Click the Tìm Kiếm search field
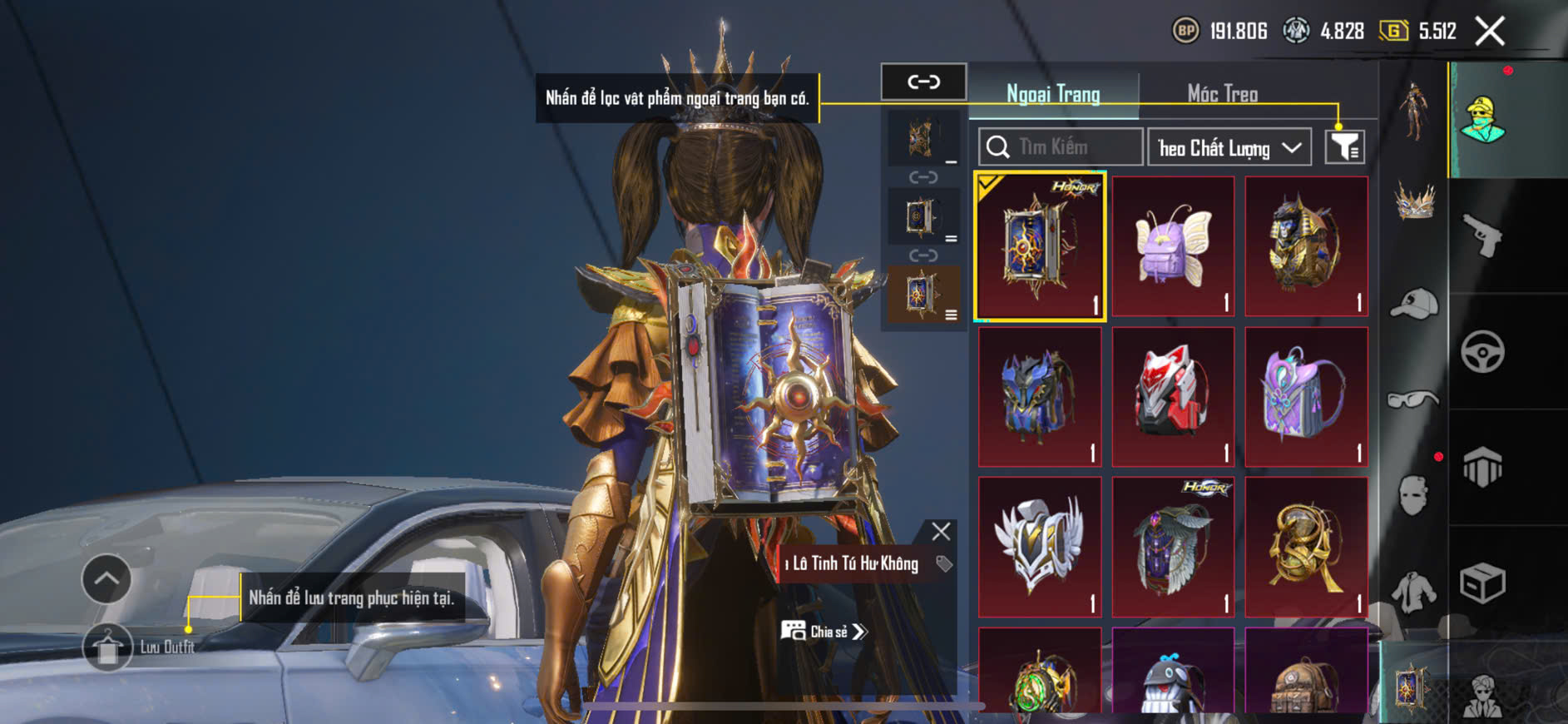The height and width of the screenshot is (724, 1568). point(1061,147)
